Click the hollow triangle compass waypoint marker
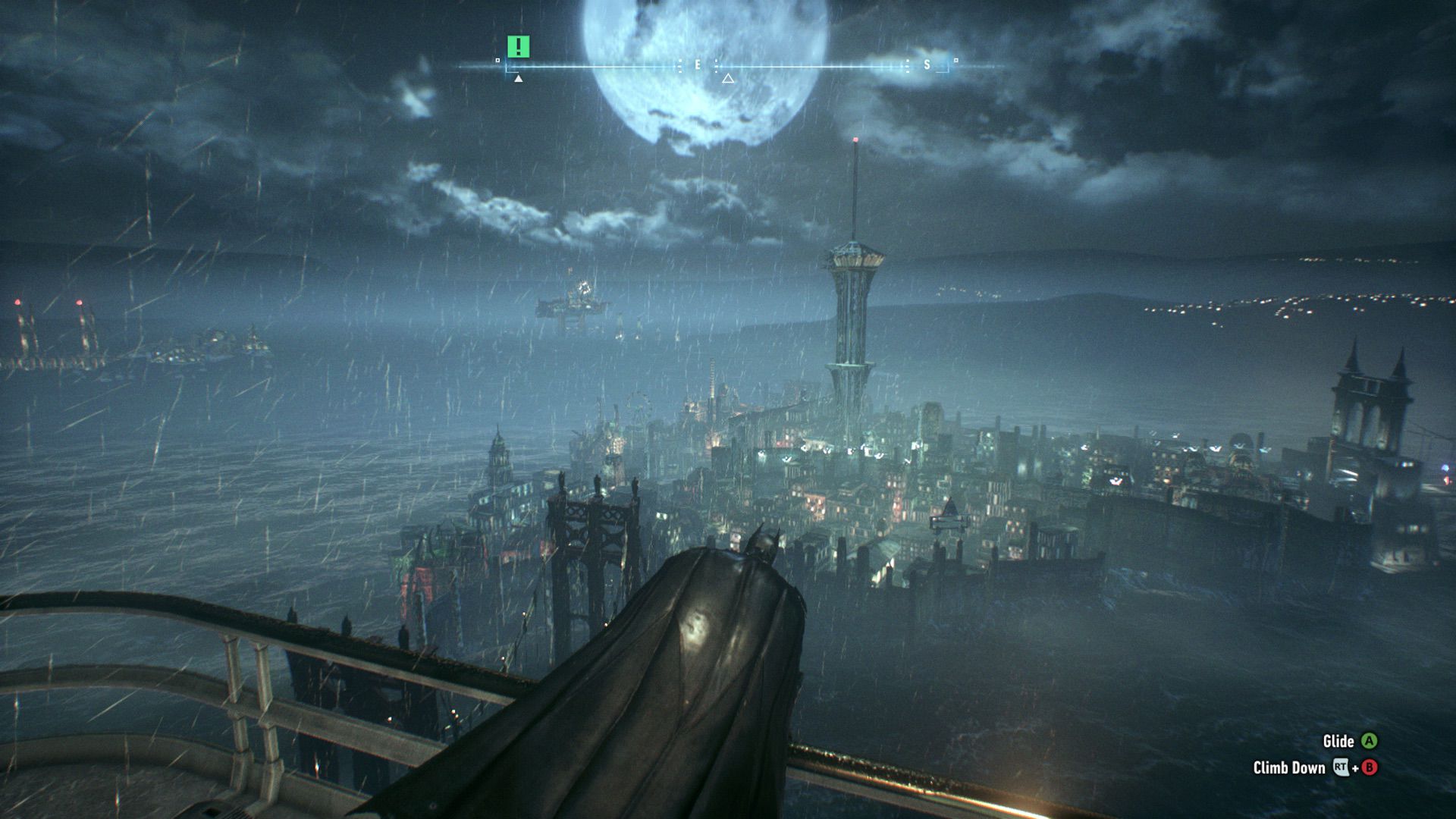This screenshot has width=1456, height=819. pyautogui.click(x=728, y=78)
